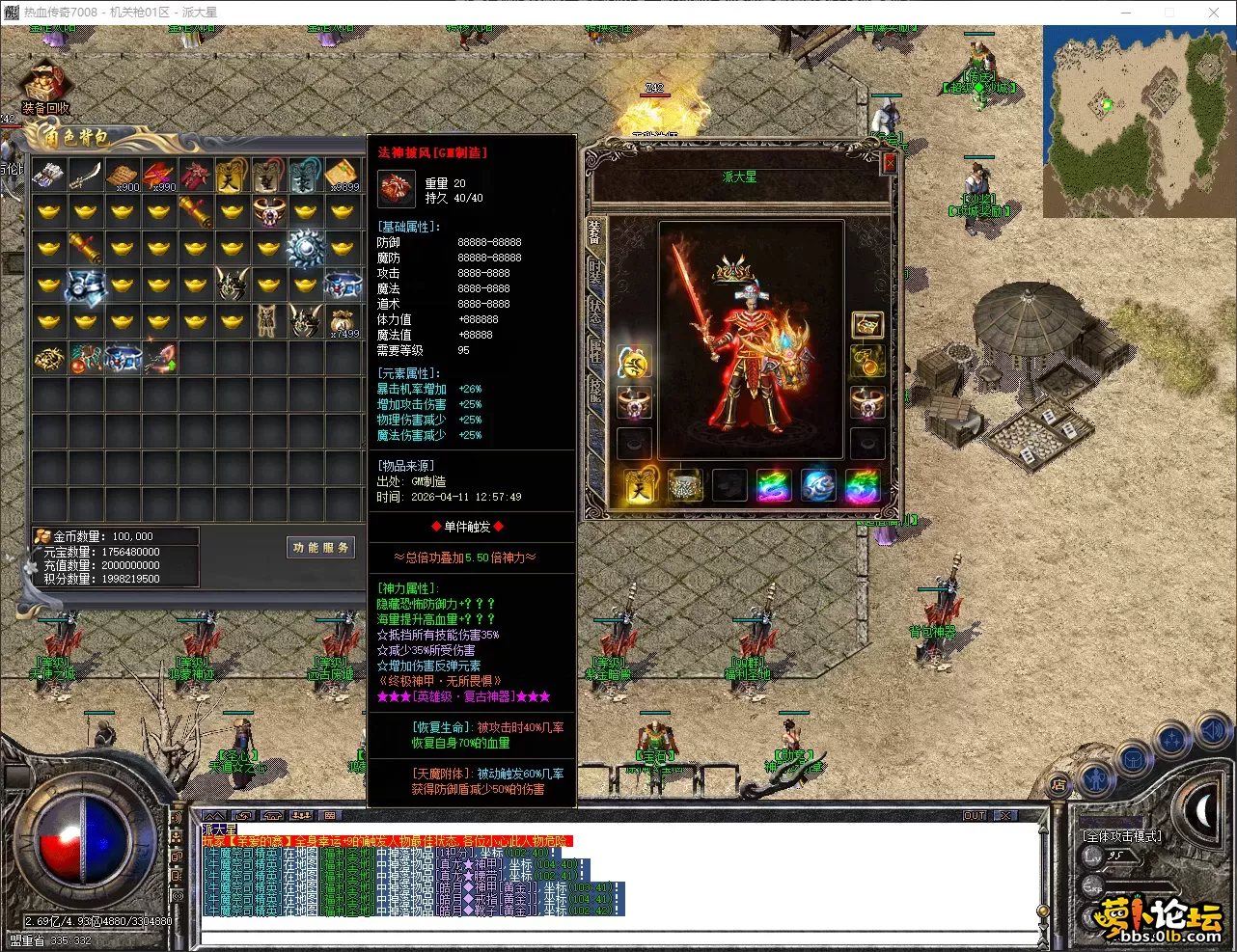The height and width of the screenshot is (952, 1237).
Task: Switch to the 时装 tab
Action: pos(594,271)
